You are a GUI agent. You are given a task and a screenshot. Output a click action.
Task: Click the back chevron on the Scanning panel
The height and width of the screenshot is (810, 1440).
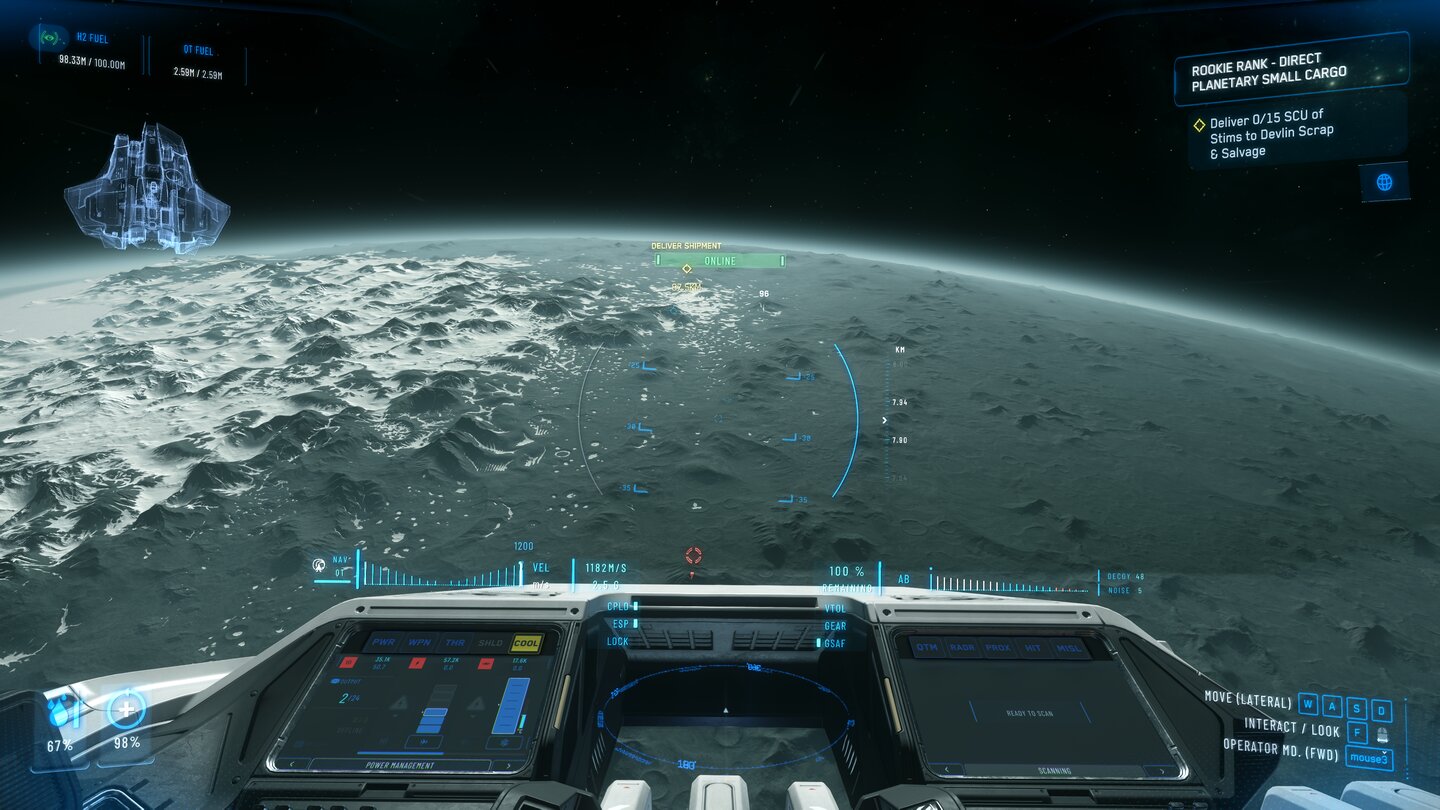[946, 769]
